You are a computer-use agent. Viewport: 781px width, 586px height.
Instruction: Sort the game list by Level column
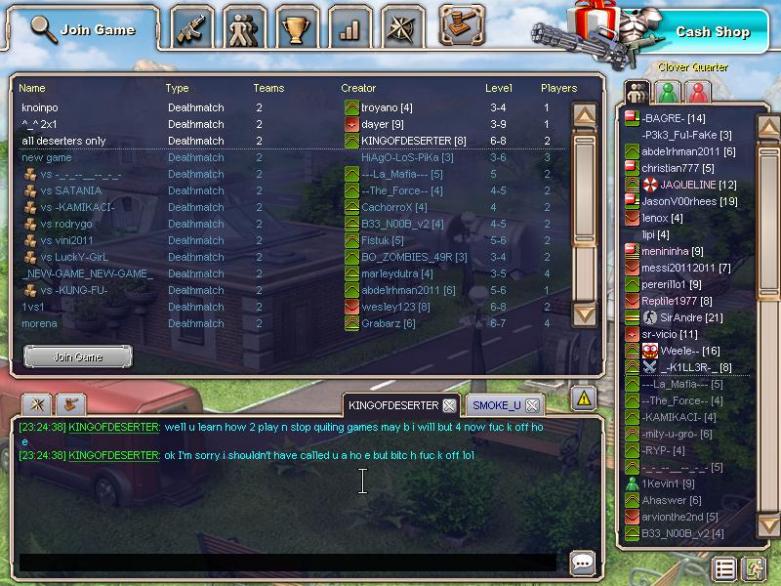pyautogui.click(x=498, y=88)
